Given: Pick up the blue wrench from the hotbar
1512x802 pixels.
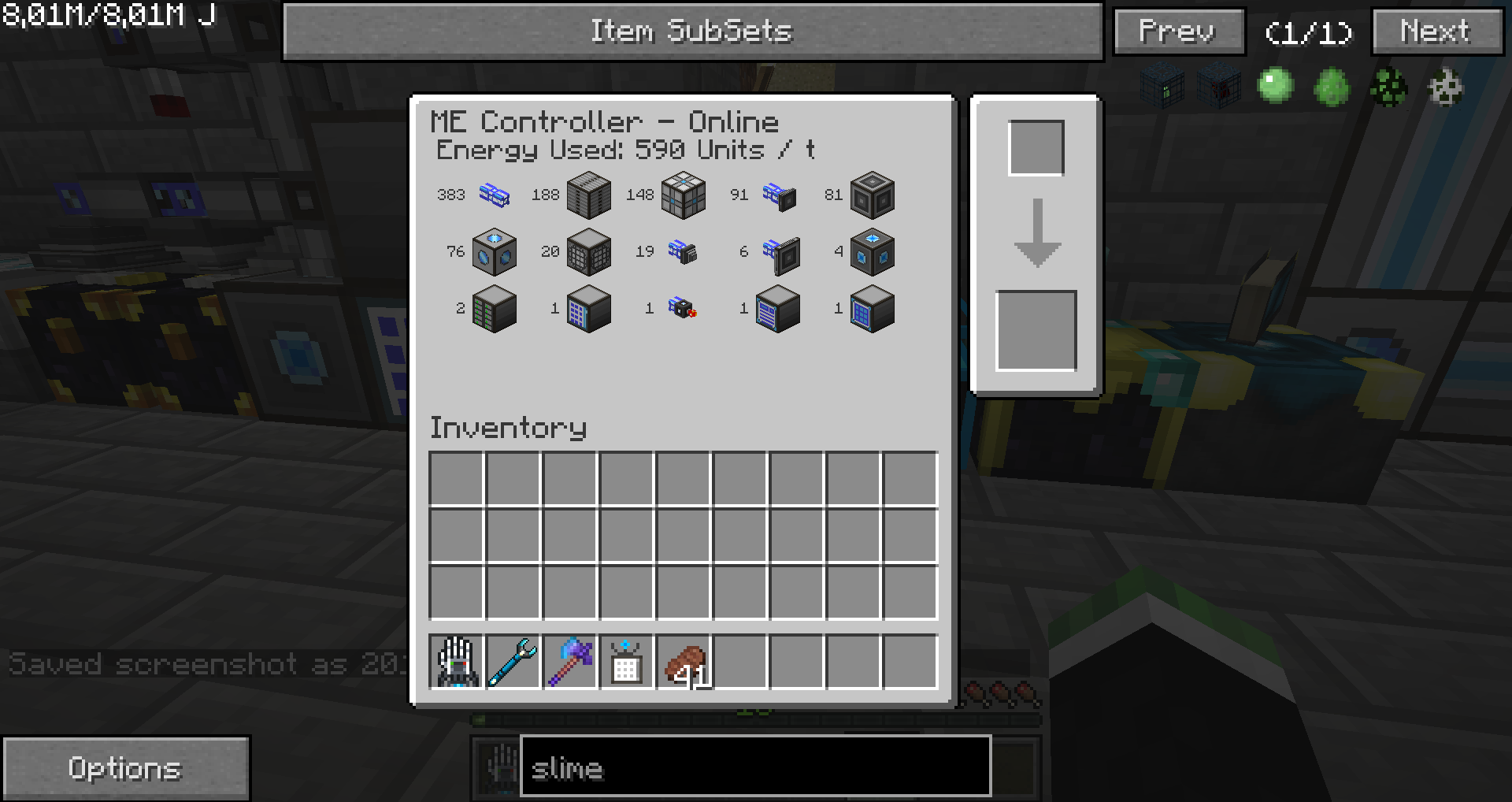Looking at the screenshot, I should [x=513, y=663].
